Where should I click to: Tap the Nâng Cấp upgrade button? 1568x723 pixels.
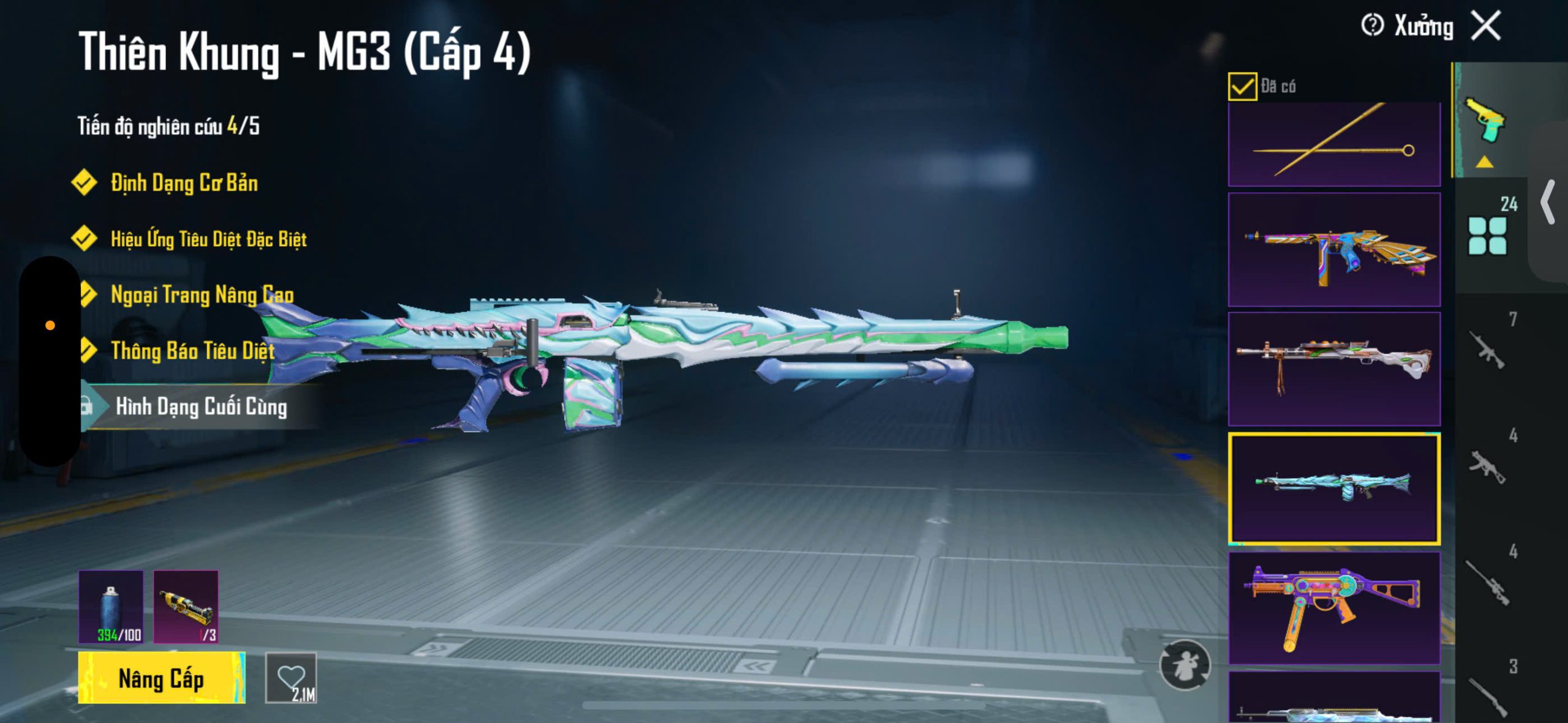click(x=161, y=678)
